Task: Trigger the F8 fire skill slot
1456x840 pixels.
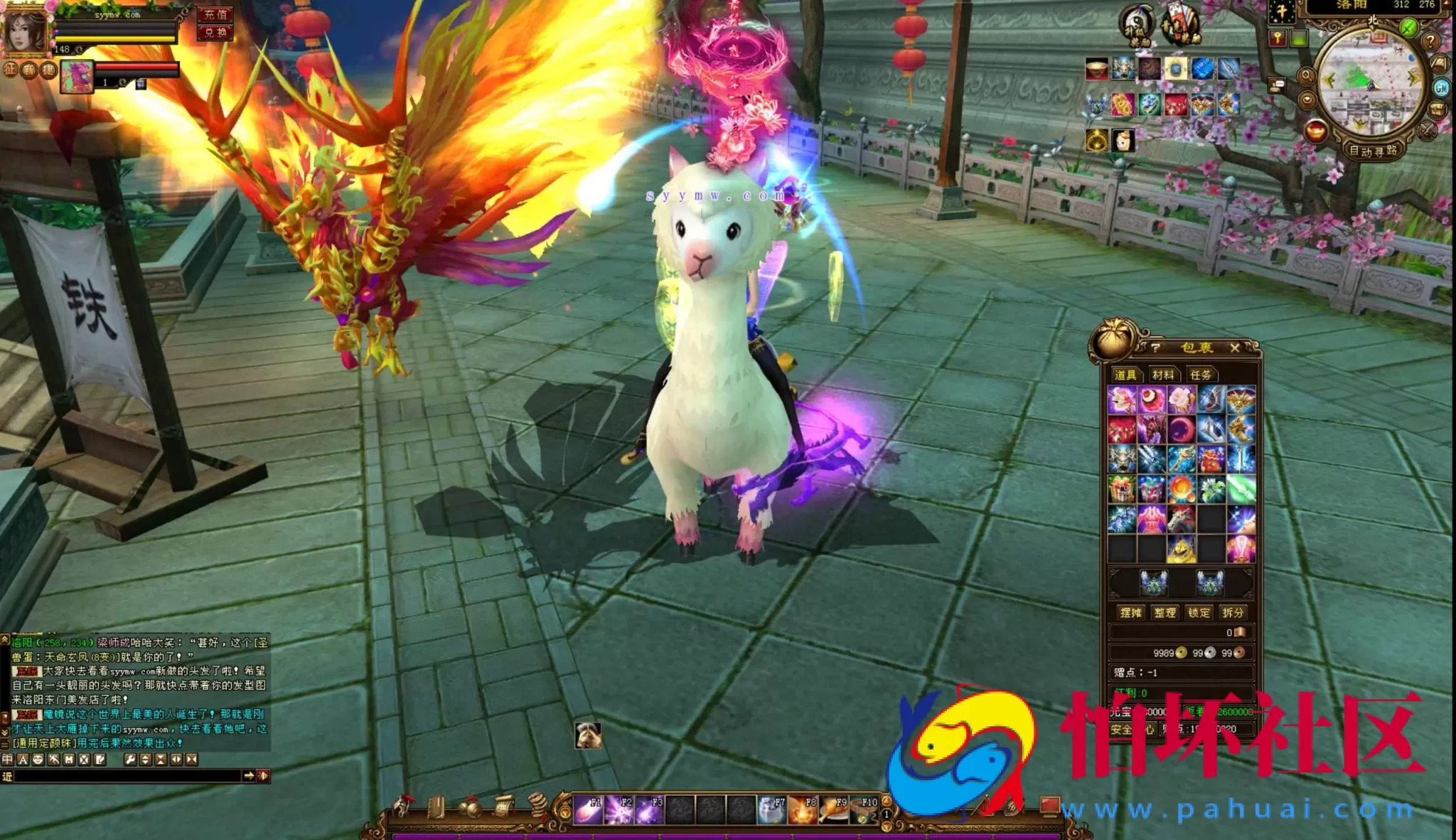Action: pyautogui.click(x=803, y=809)
